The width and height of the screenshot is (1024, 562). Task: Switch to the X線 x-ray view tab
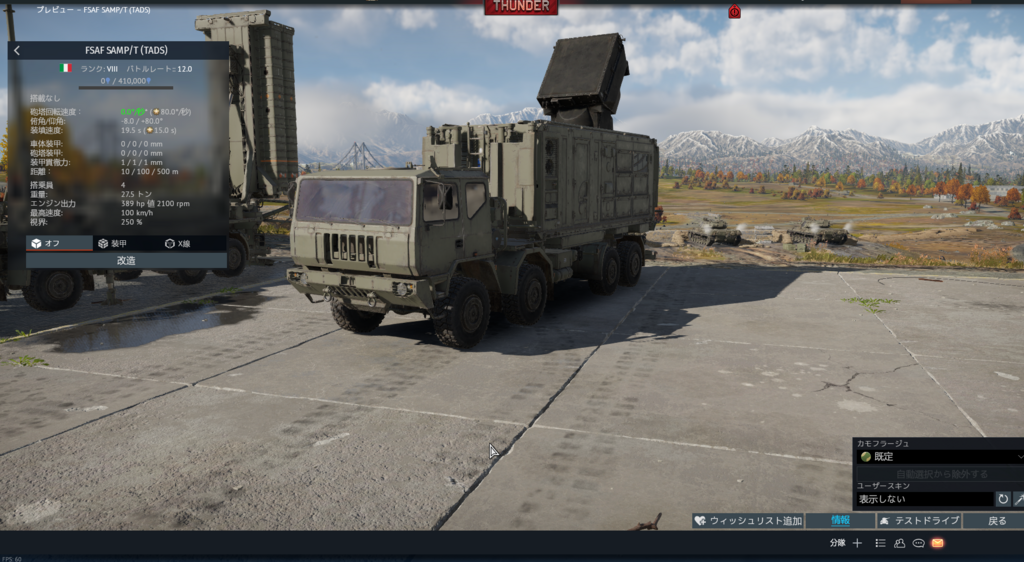pyautogui.click(x=193, y=243)
